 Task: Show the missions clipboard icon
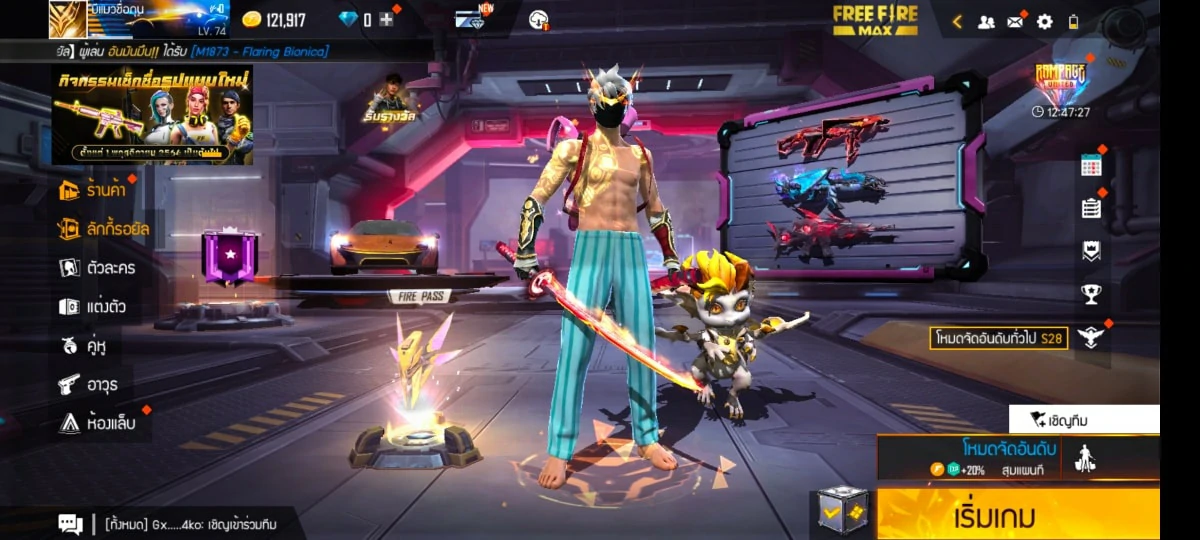tap(1091, 208)
